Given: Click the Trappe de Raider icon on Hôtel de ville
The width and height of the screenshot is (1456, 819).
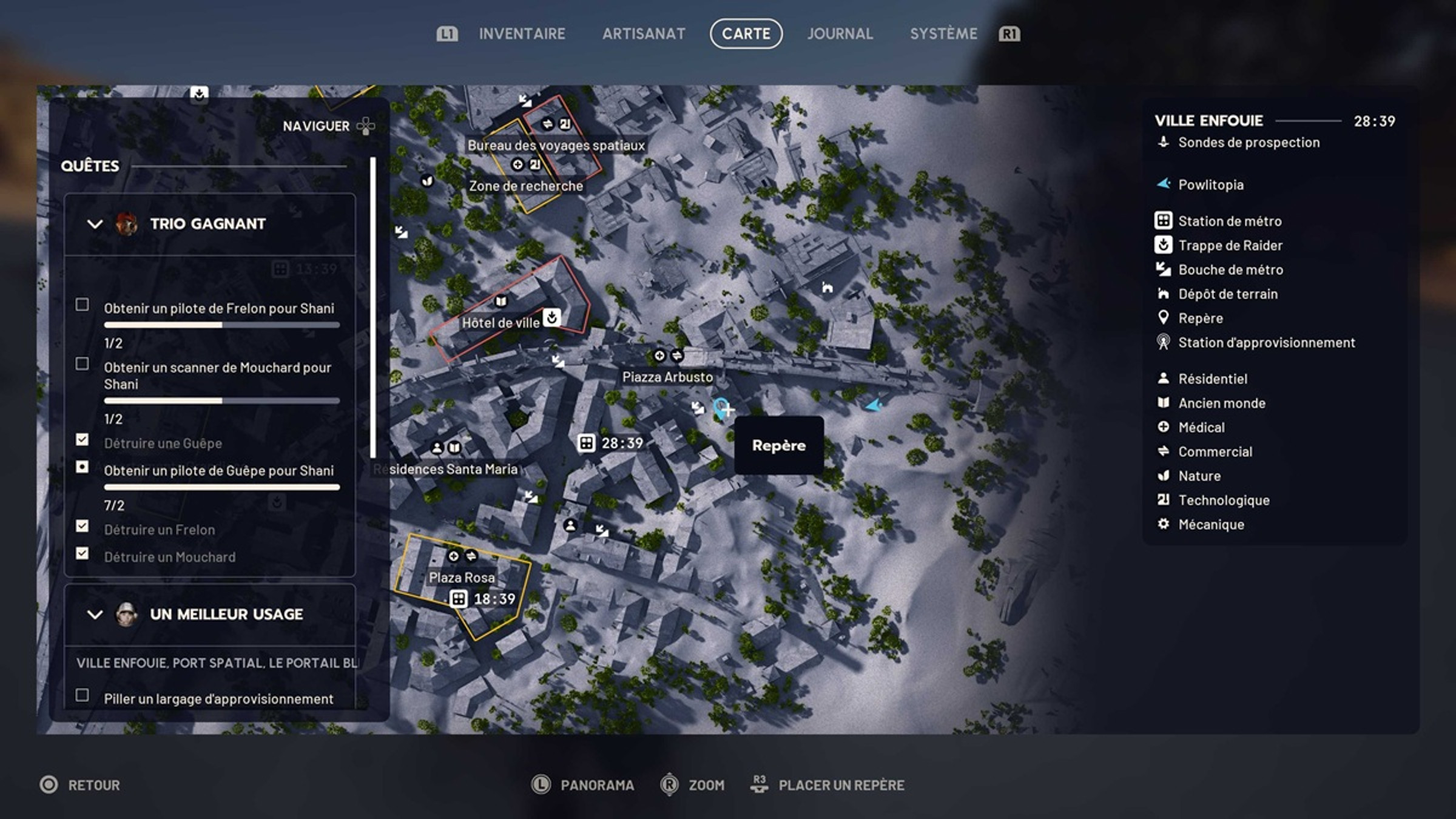Looking at the screenshot, I should click(551, 316).
